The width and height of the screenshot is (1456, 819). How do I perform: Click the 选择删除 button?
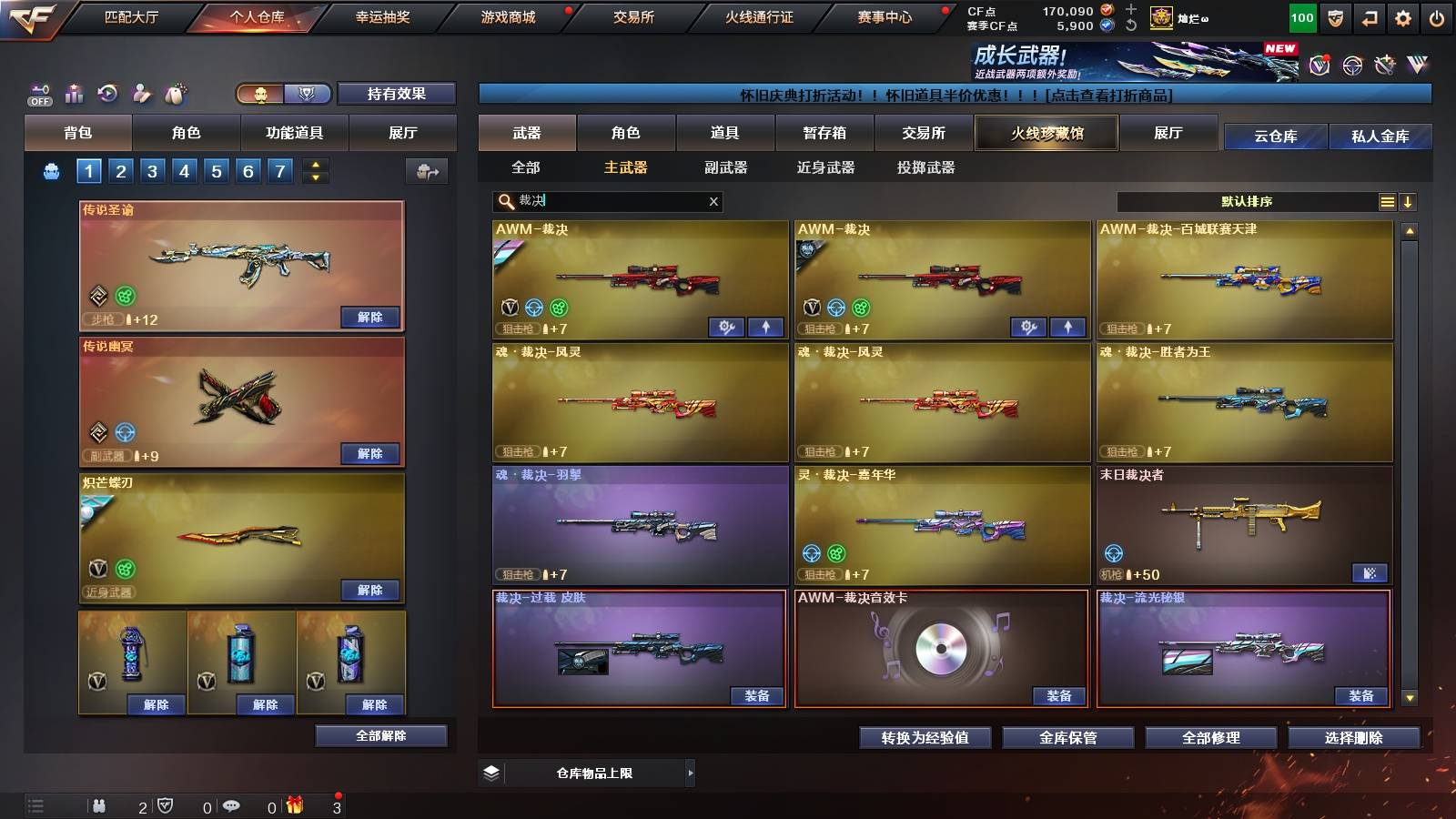(x=1354, y=738)
